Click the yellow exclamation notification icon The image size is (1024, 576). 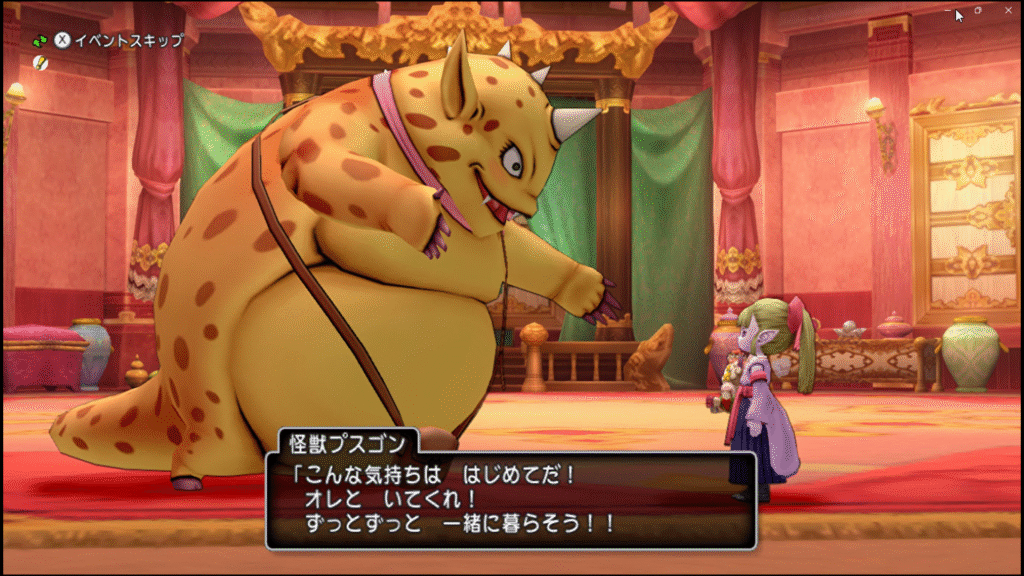(x=40, y=63)
